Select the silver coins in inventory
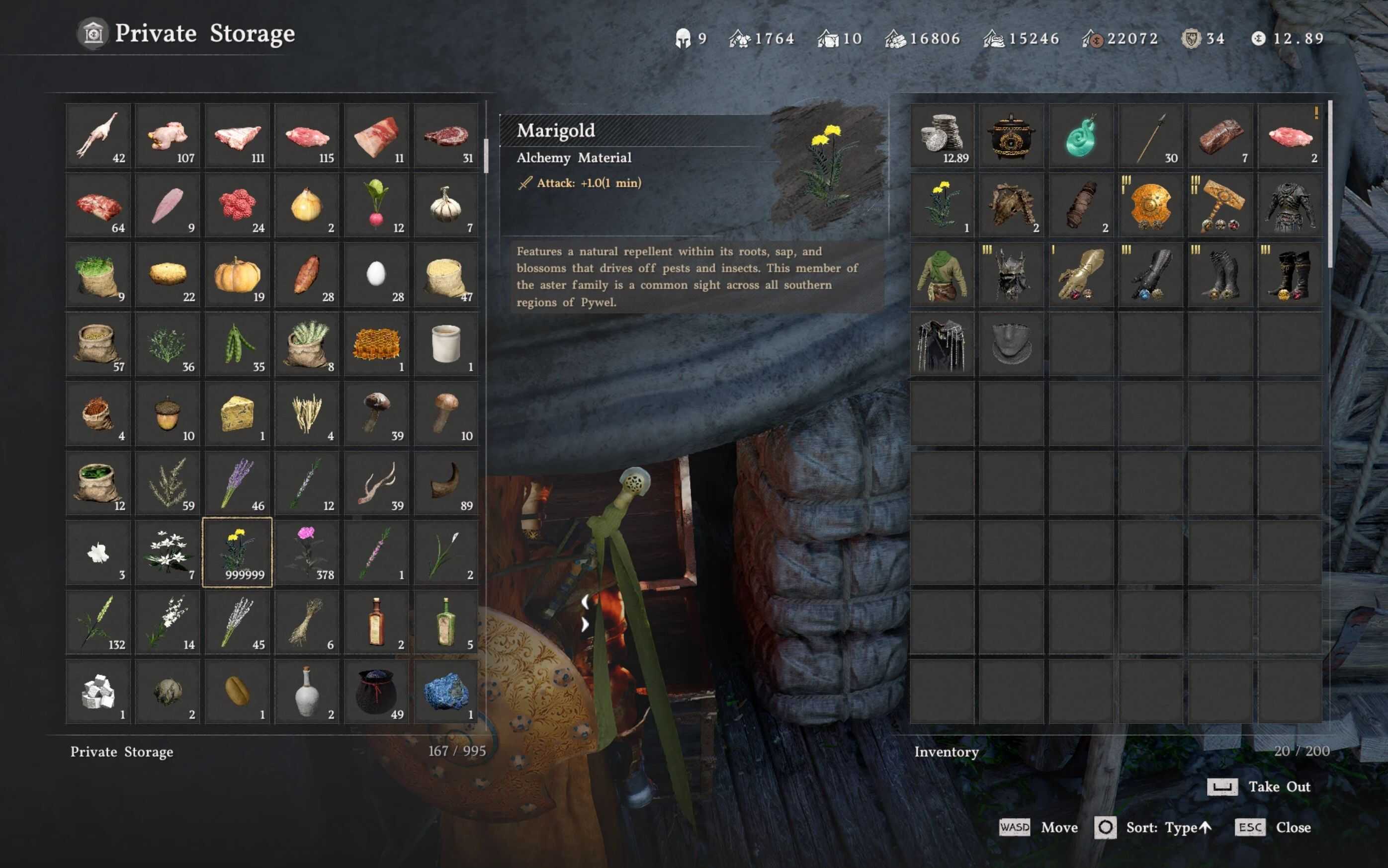Viewport: 1388px width, 868px height. tap(942, 136)
